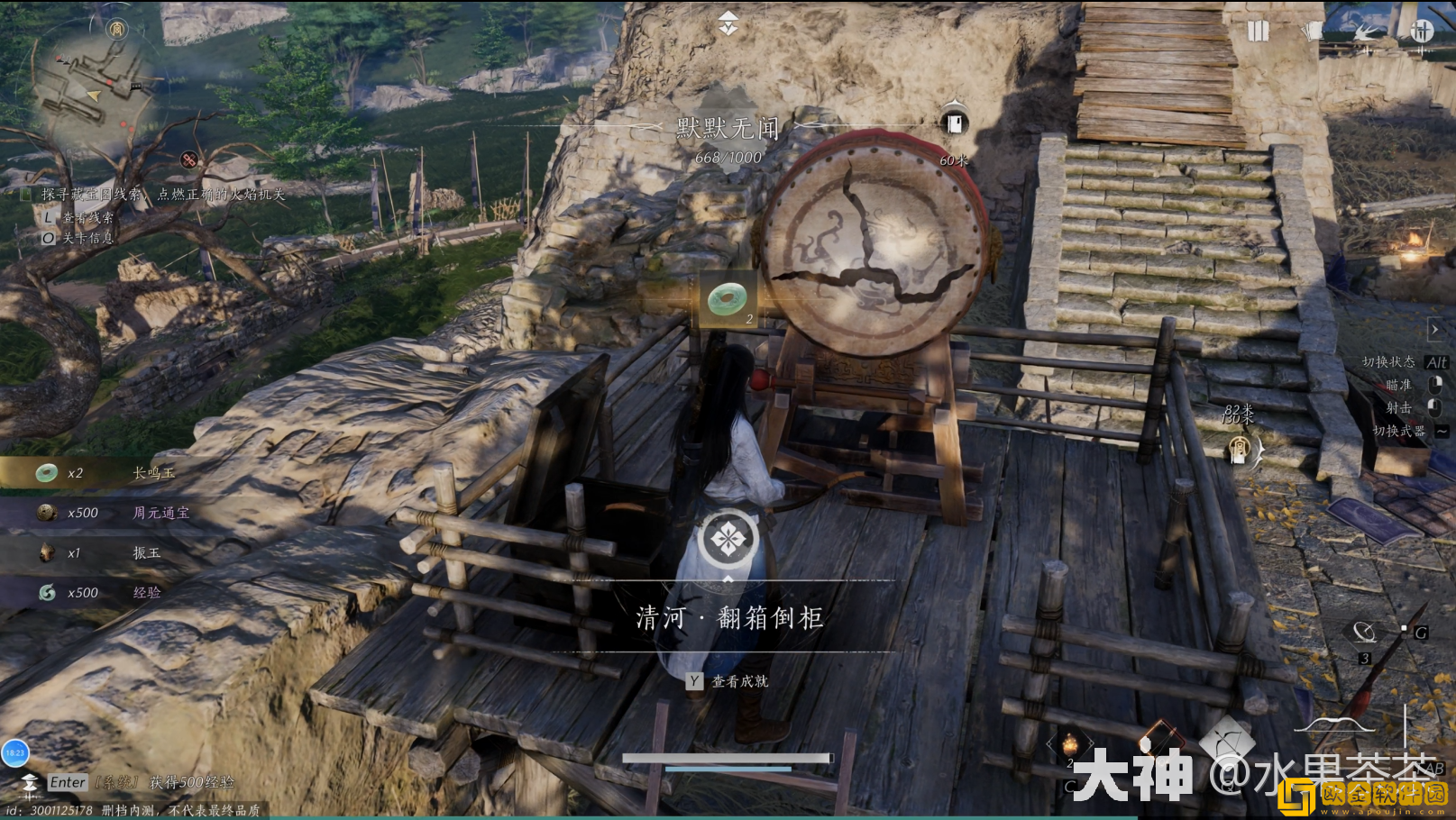
Task: Click the stacked cards icon in top toolbar
Action: pos(1314,29)
